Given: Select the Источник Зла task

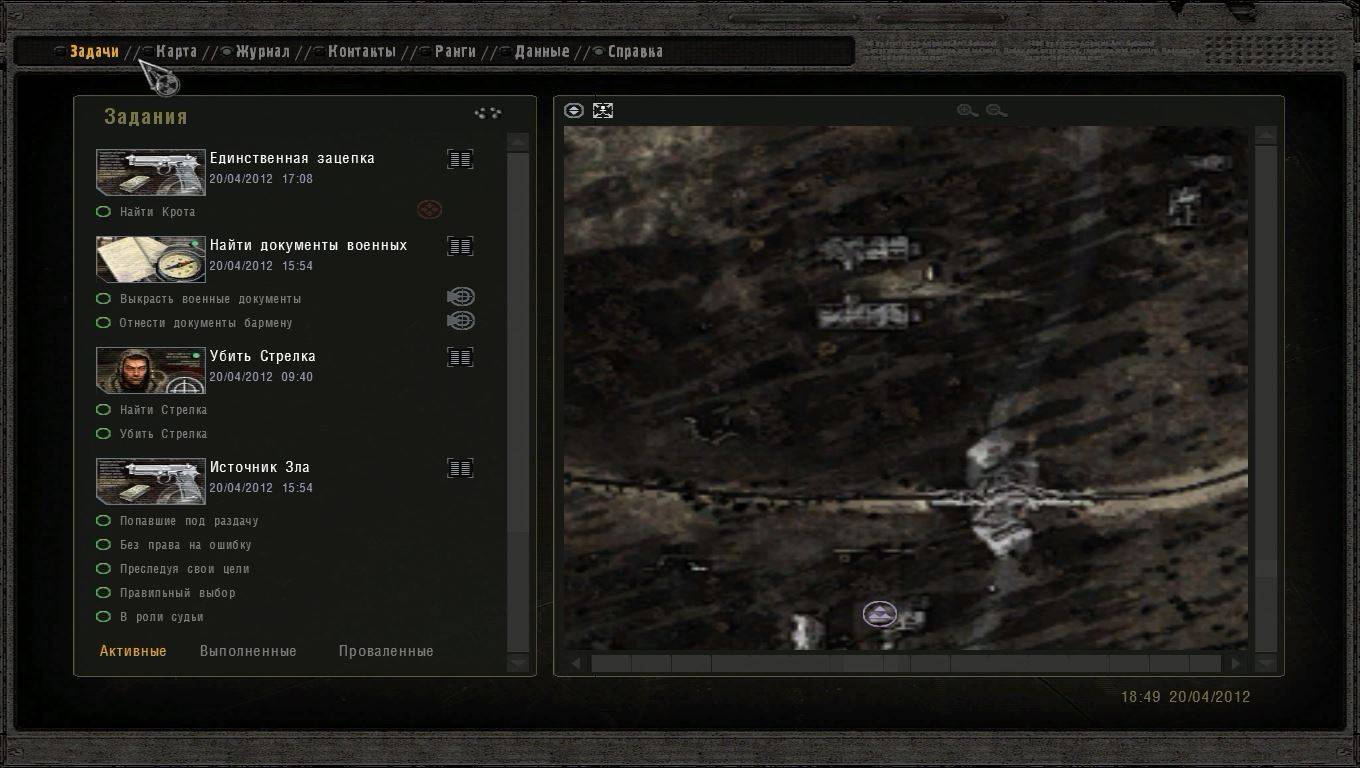Looking at the screenshot, I should [259, 467].
